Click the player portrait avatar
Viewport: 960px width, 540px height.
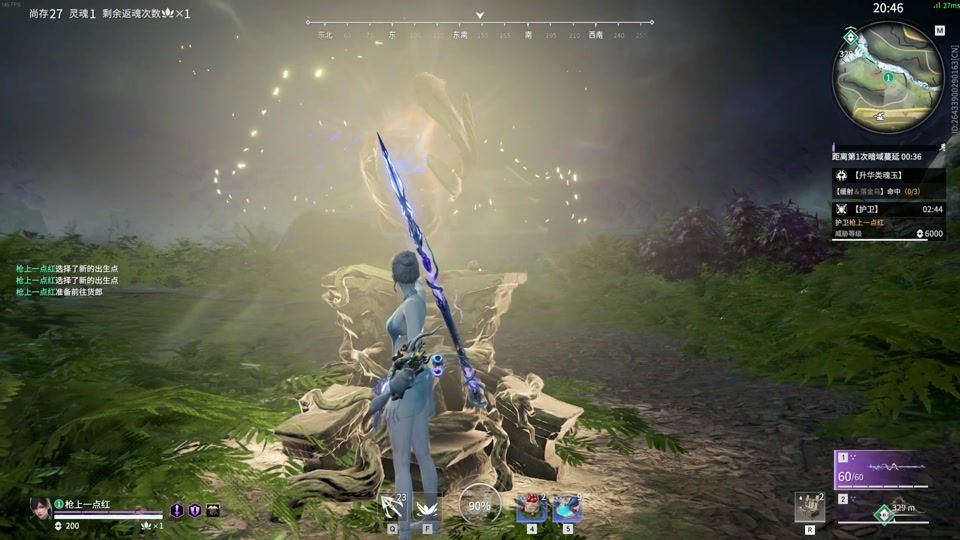(x=41, y=508)
